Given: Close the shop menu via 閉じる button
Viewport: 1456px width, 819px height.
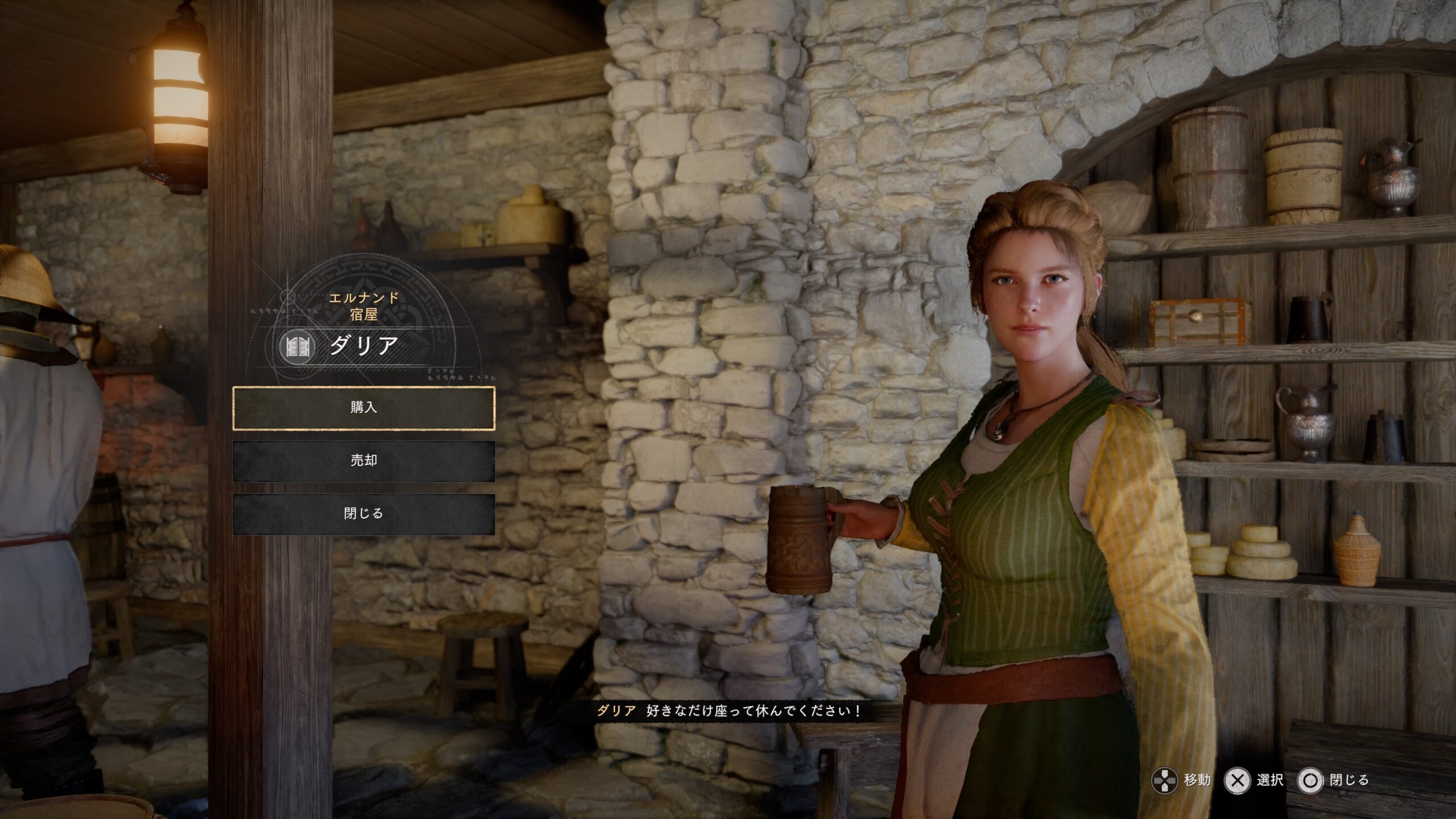Looking at the screenshot, I should [363, 514].
